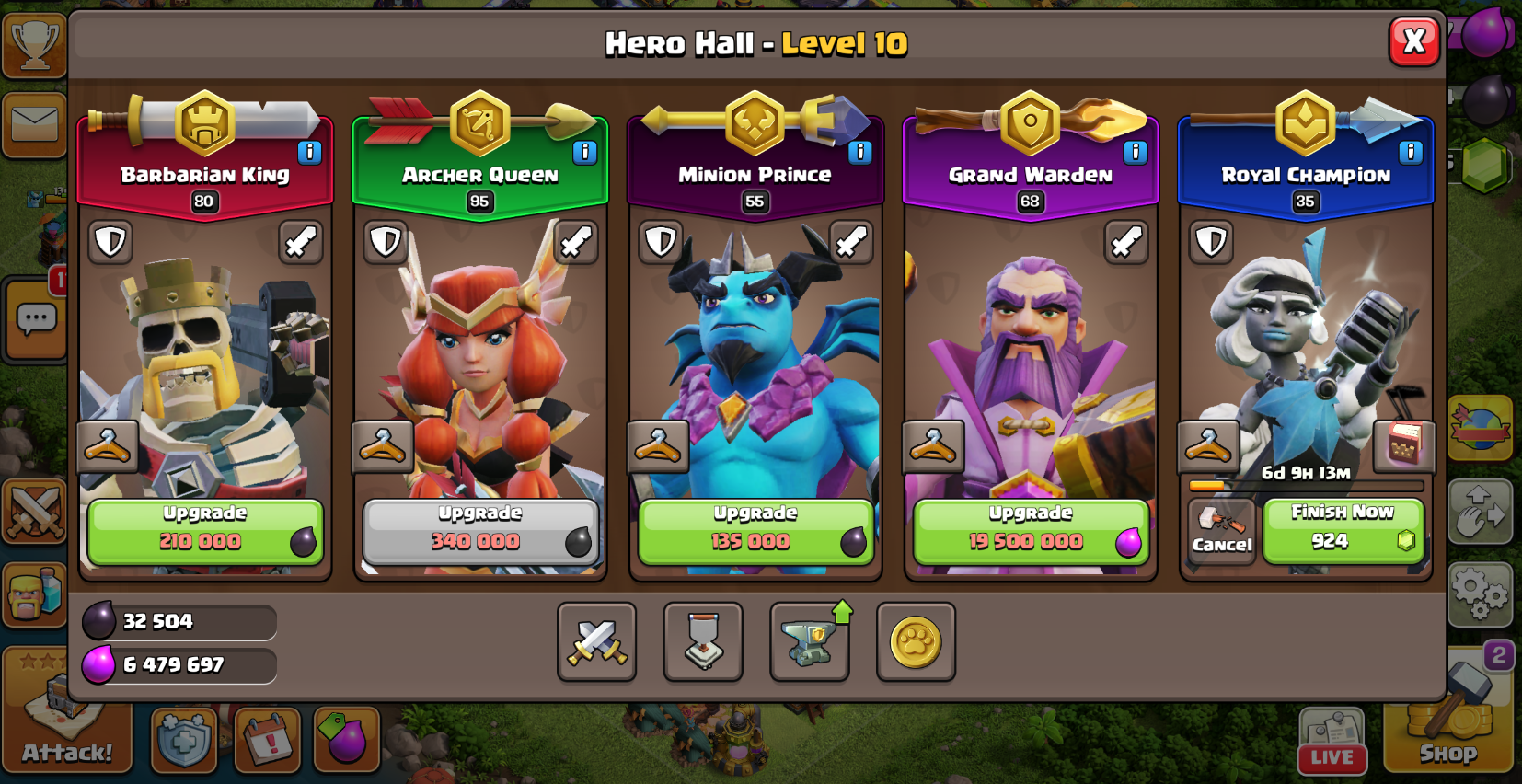
Task: Open the crossed swords button in bottom row
Action: [596, 642]
